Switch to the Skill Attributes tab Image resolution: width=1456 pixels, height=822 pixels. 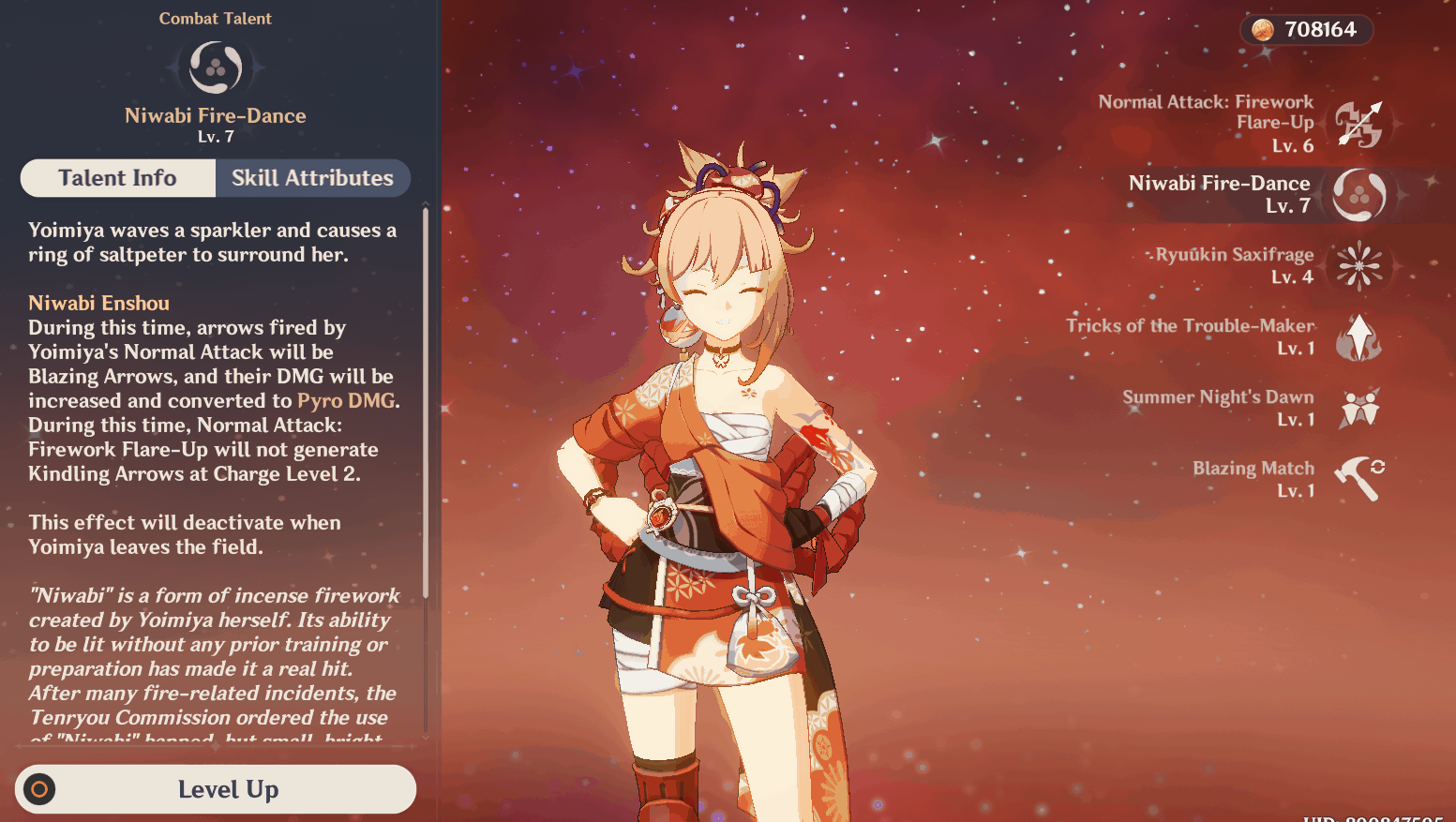point(312,177)
